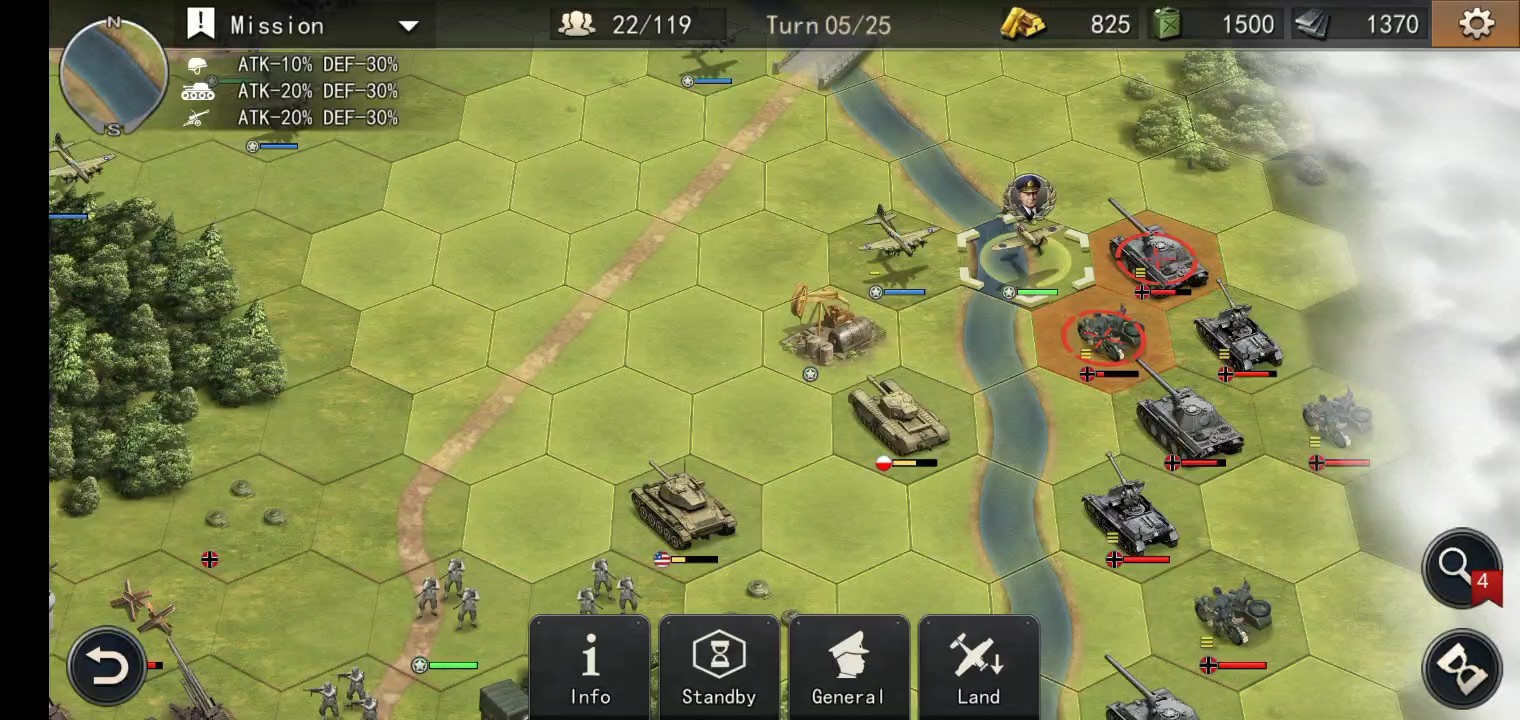
Task: Attack the red-targeted enemy tank
Action: click(x=1159, y=256)
